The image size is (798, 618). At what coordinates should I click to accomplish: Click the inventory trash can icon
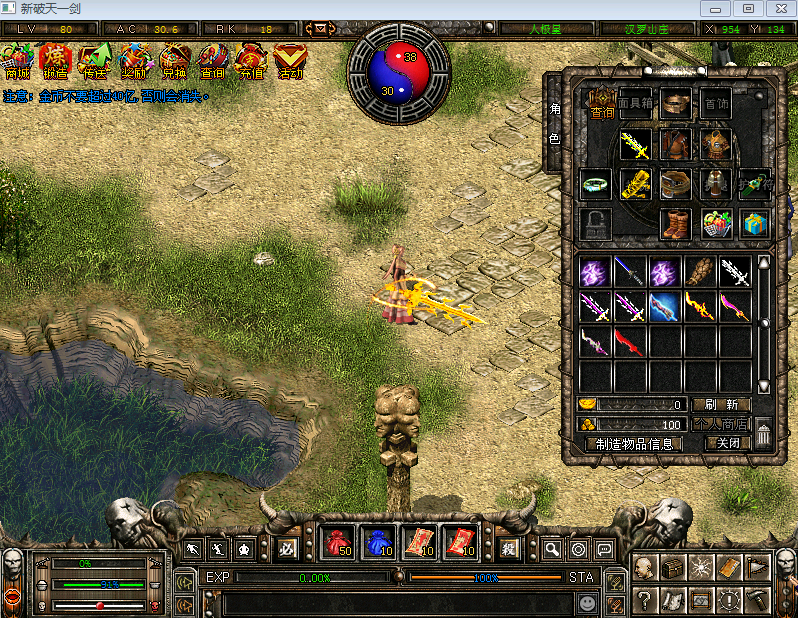coord(763,433)
